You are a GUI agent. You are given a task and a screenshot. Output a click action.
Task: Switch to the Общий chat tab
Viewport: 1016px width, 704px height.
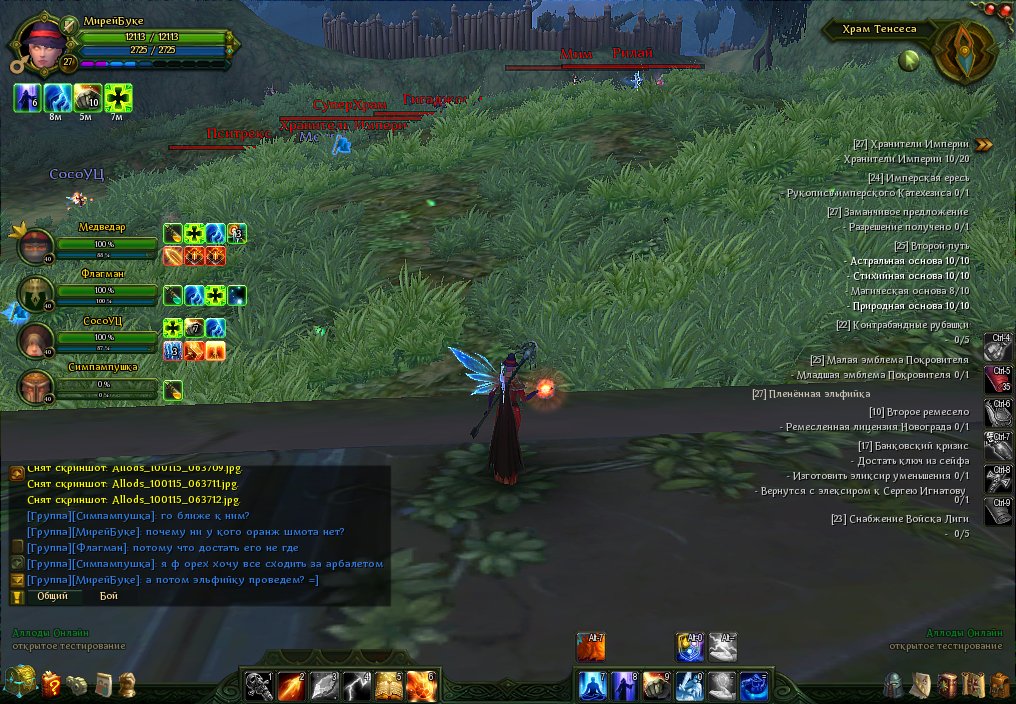(x=53, y=596)
